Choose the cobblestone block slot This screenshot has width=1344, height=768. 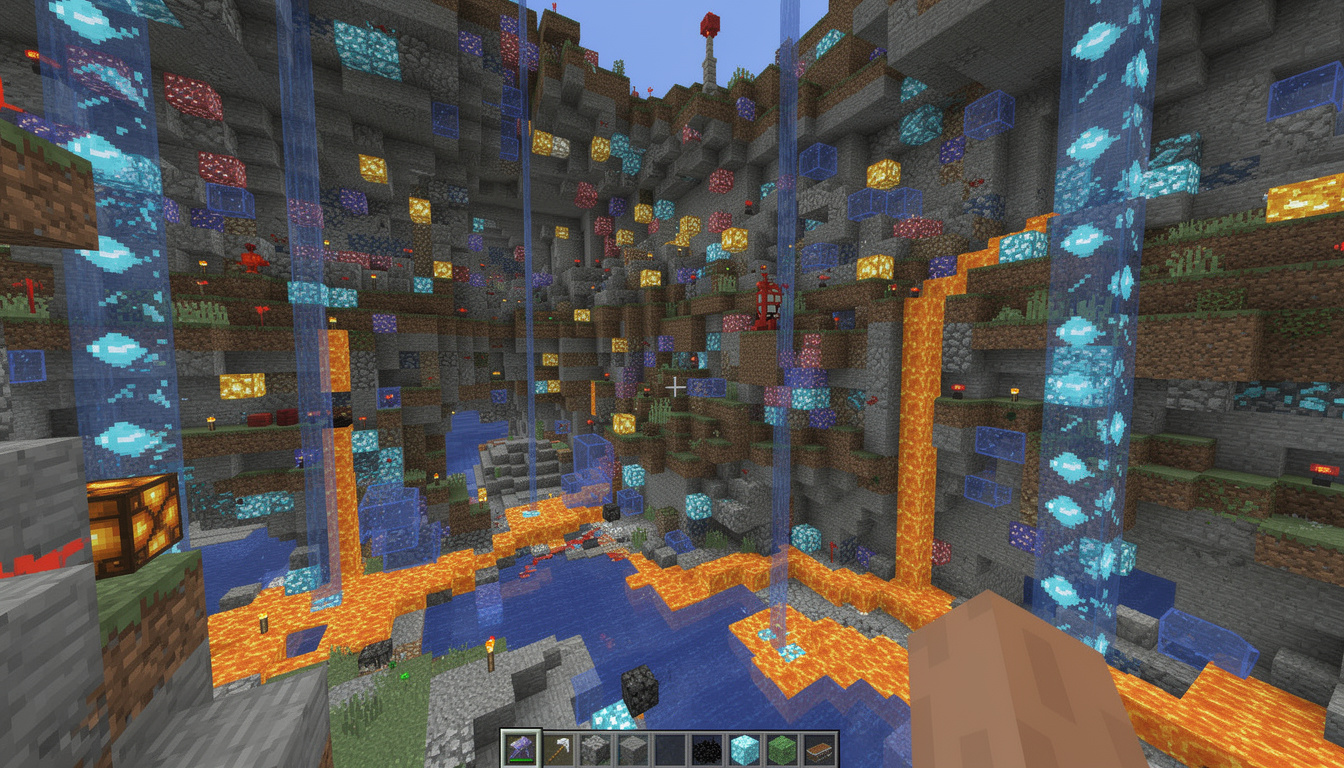[595, 749]
